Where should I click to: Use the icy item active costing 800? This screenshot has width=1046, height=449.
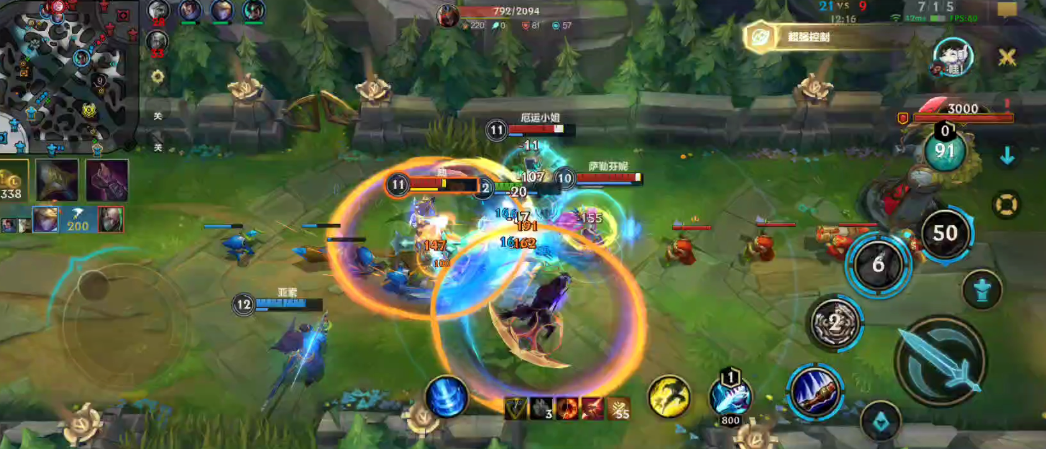tap(730, 396)
